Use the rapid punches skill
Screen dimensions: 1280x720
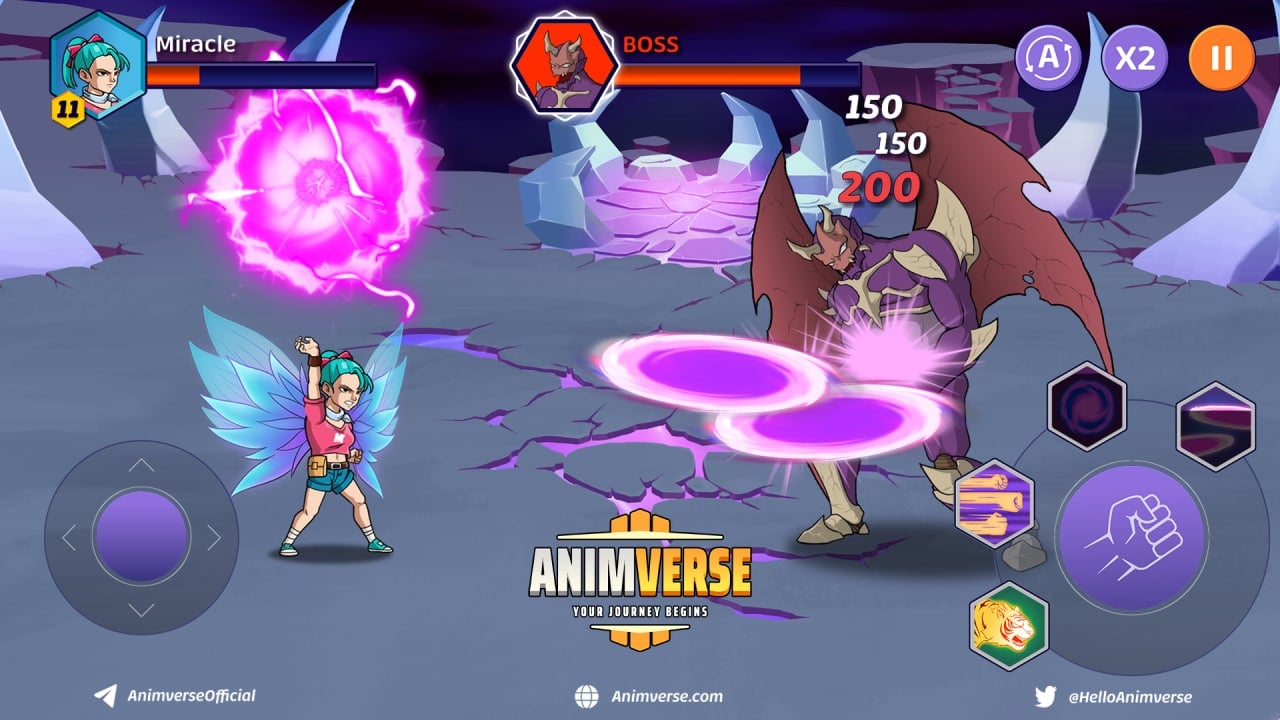tap(994, 504)
